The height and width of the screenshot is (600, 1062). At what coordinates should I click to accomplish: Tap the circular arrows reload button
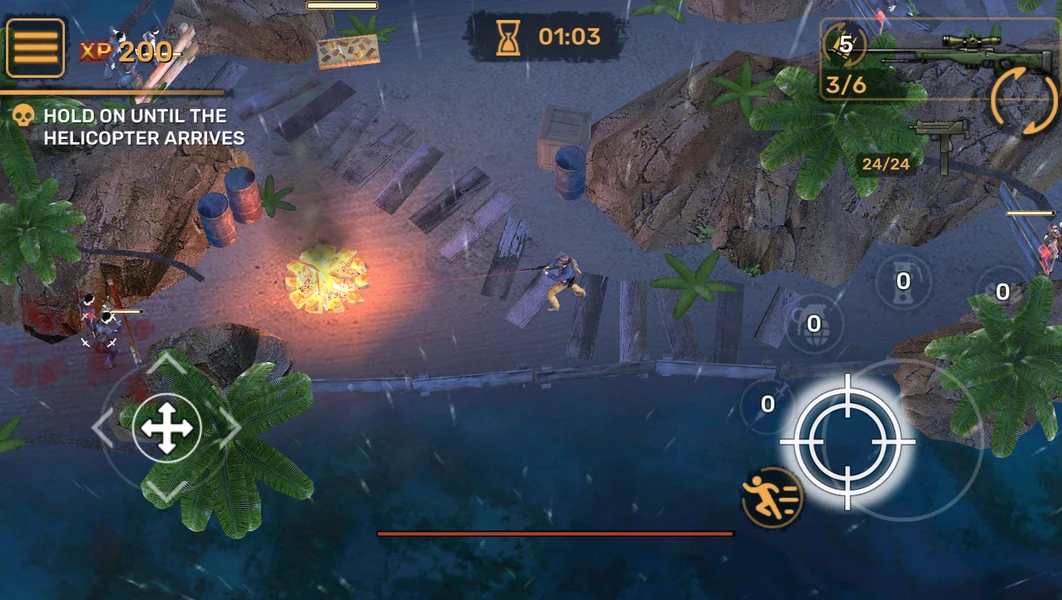pos(1024,102)
